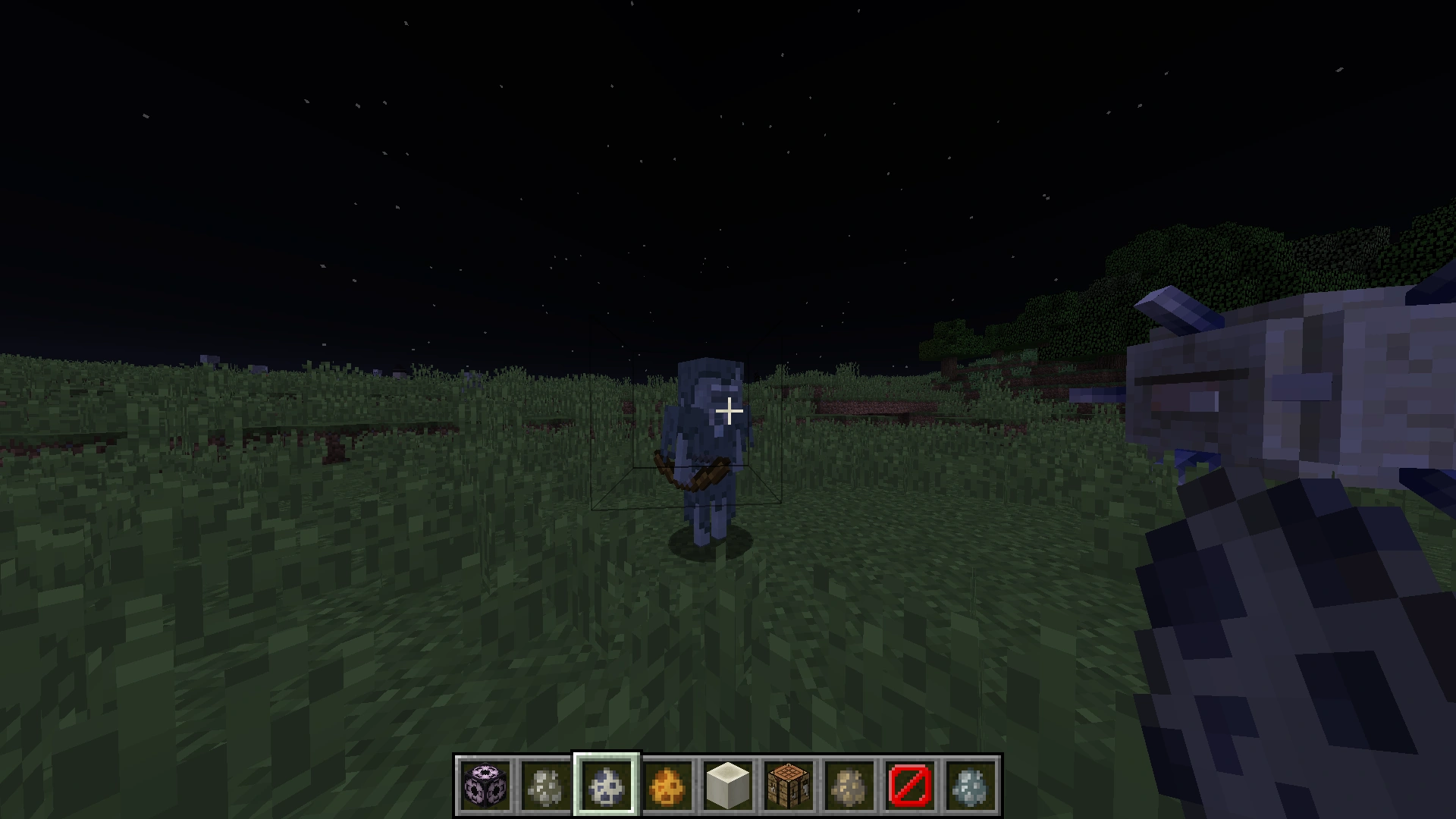Select the end portal frame block
The width and height of the screenshot is (1456, 819).
[485, 786]
